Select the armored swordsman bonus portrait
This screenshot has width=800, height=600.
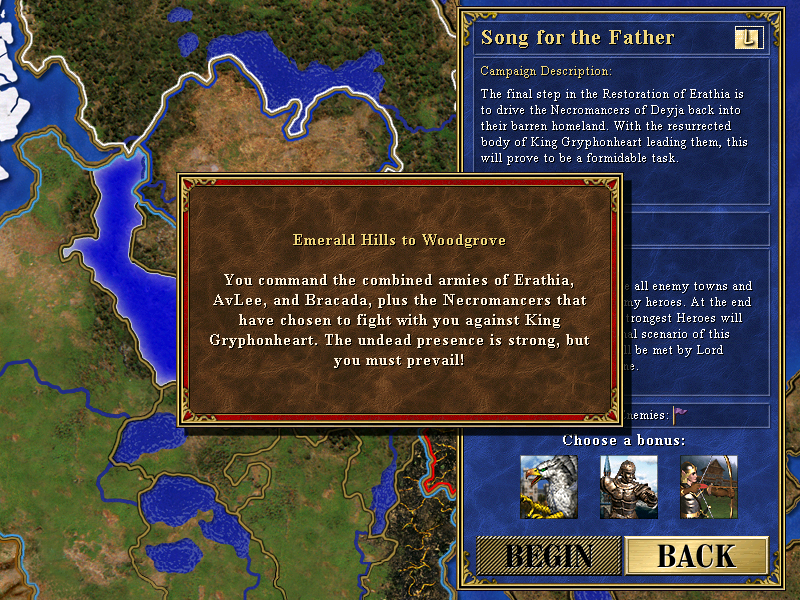(629, 486)
